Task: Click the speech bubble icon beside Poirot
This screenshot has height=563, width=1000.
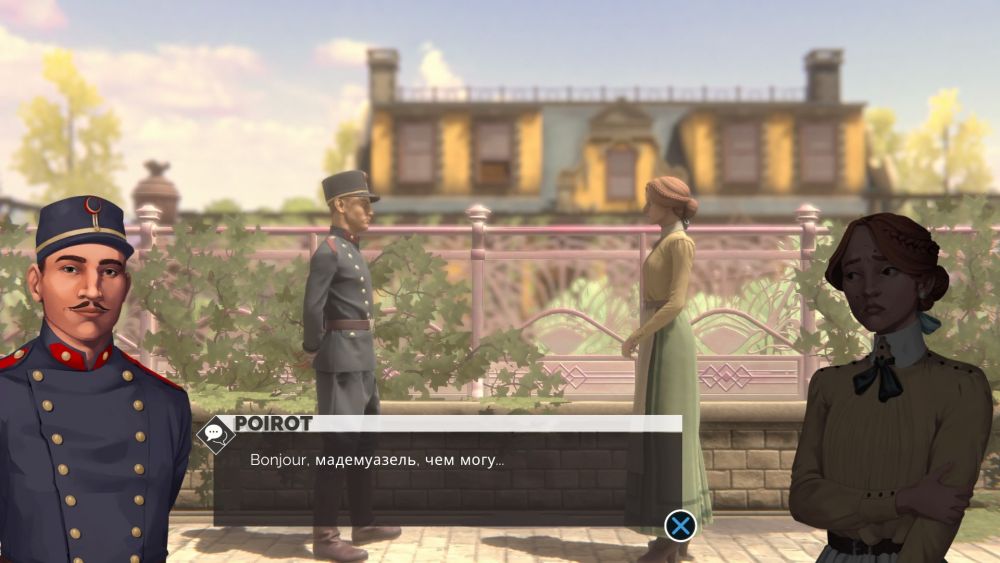Action: [x=214, y=433]
